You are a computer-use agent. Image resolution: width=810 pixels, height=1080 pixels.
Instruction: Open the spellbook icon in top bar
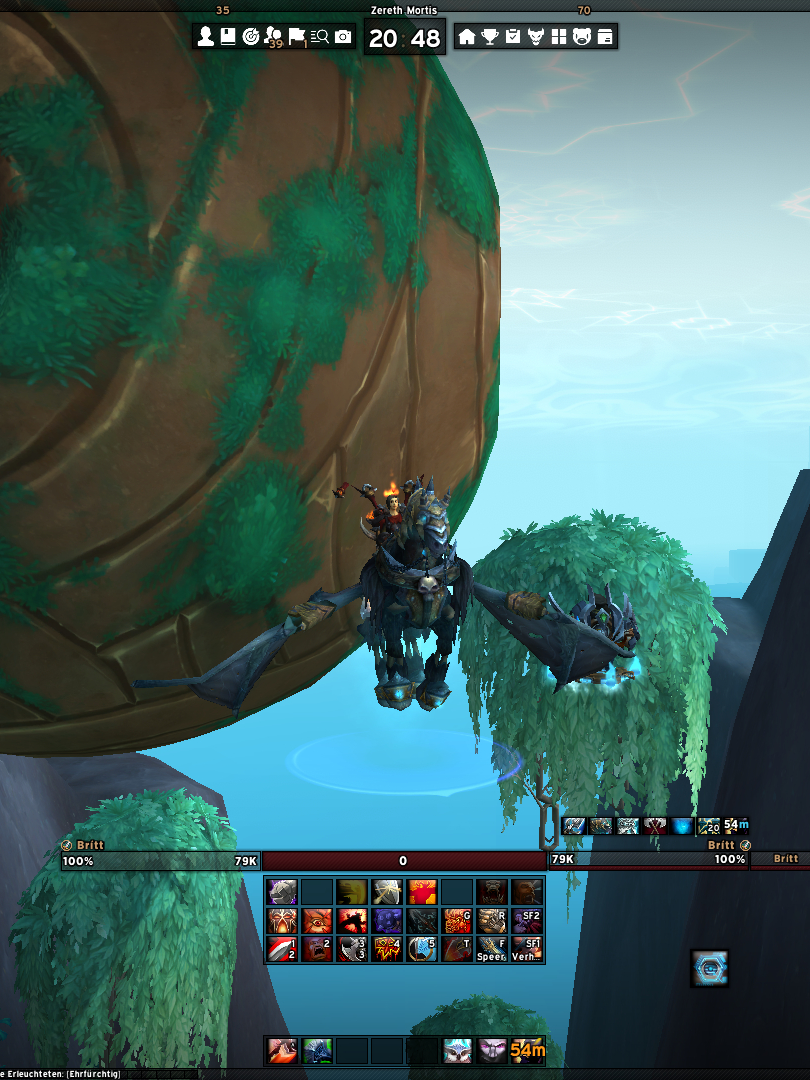(227, 37)
